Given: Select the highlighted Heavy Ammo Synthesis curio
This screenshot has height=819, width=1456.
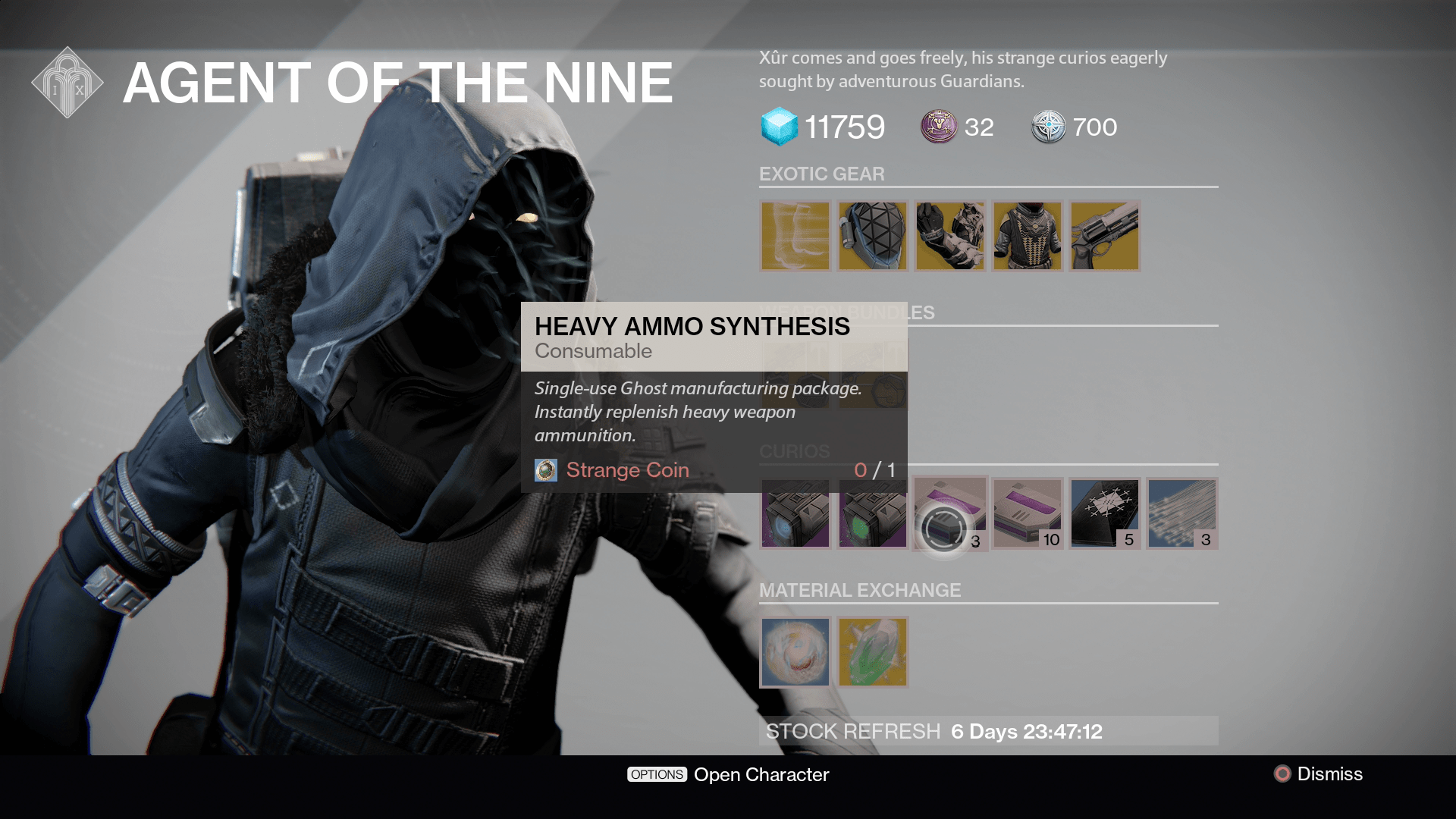Looking at the screenshot, I should (x=949, y=514).
